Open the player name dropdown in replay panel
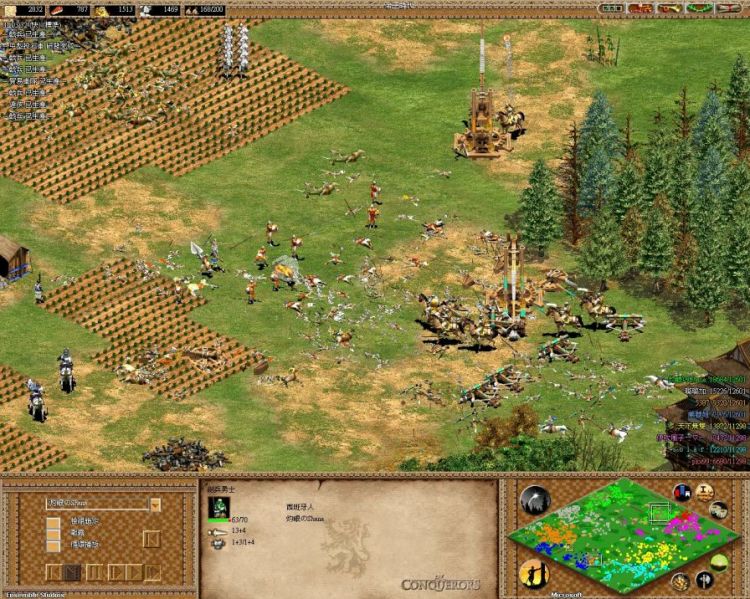Viewport: 750px width, 599px height. (x=155, y=504)
